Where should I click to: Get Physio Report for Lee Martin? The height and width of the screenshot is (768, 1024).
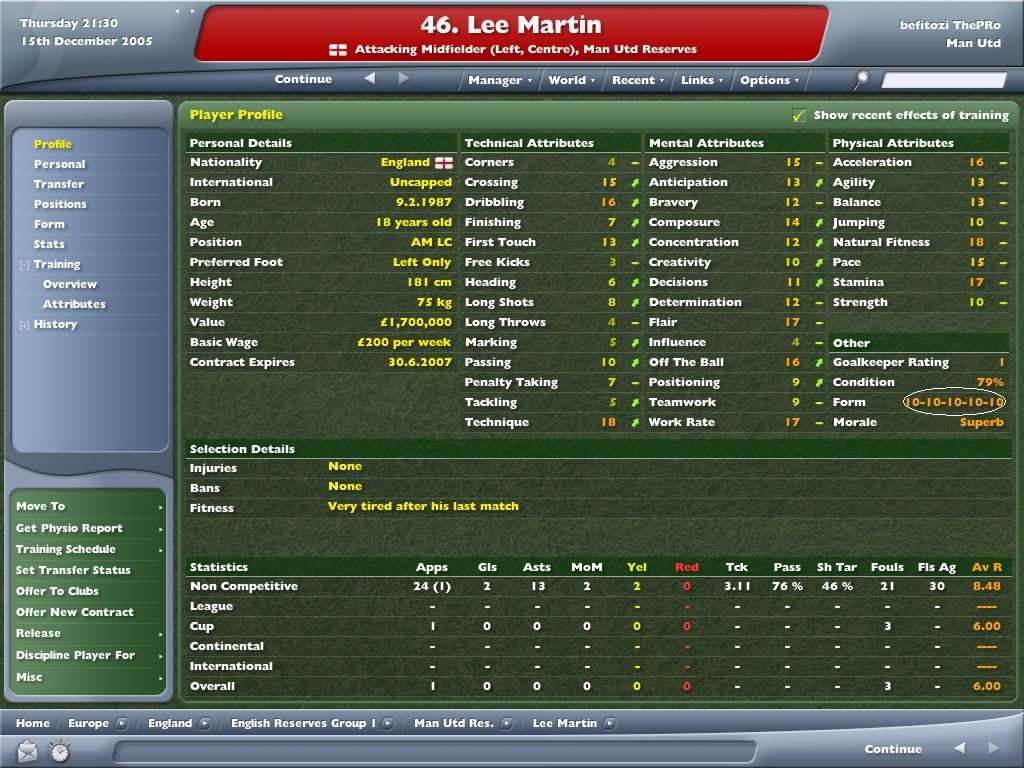[x=69, y=528]
